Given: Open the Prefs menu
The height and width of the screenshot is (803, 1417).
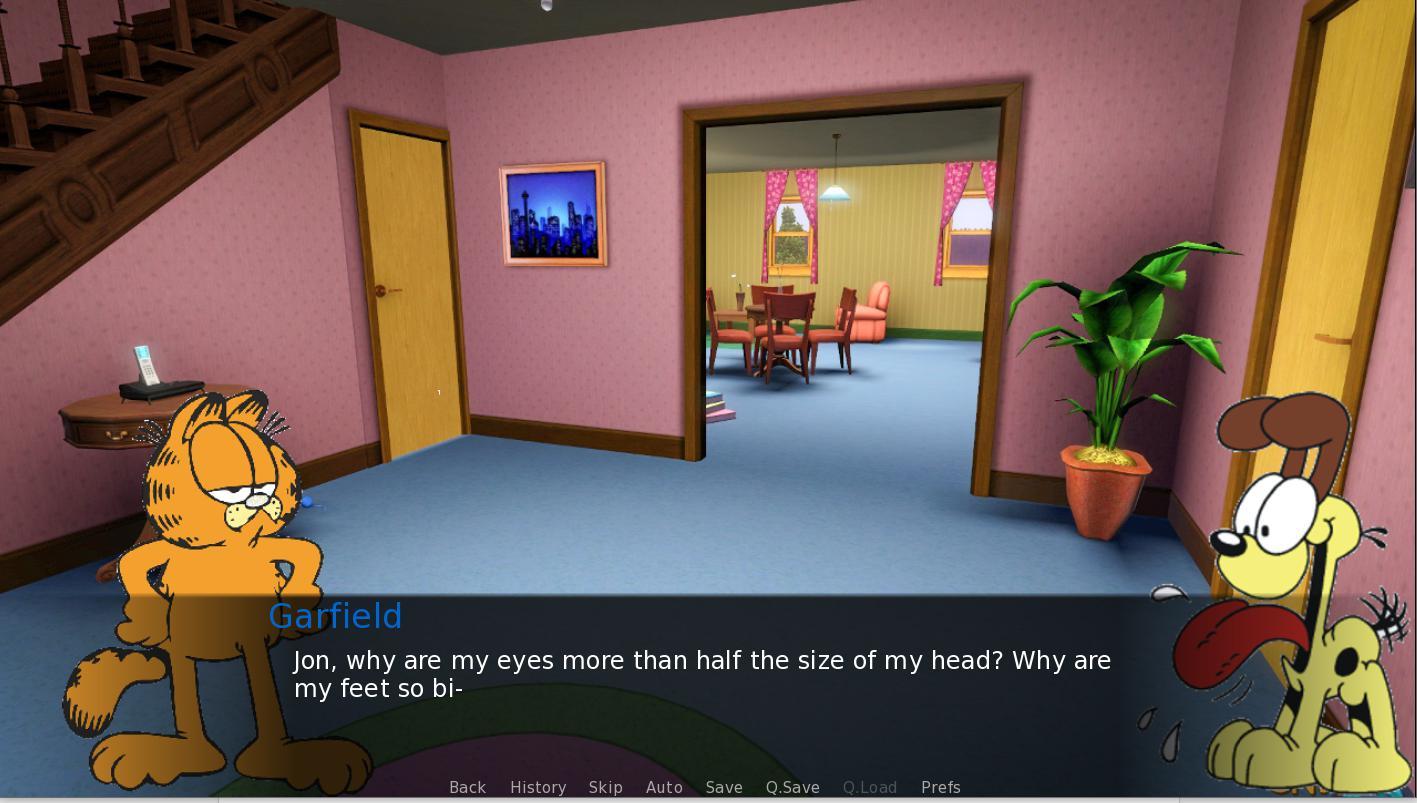Looking at the screenshot, I should (940, 787).
